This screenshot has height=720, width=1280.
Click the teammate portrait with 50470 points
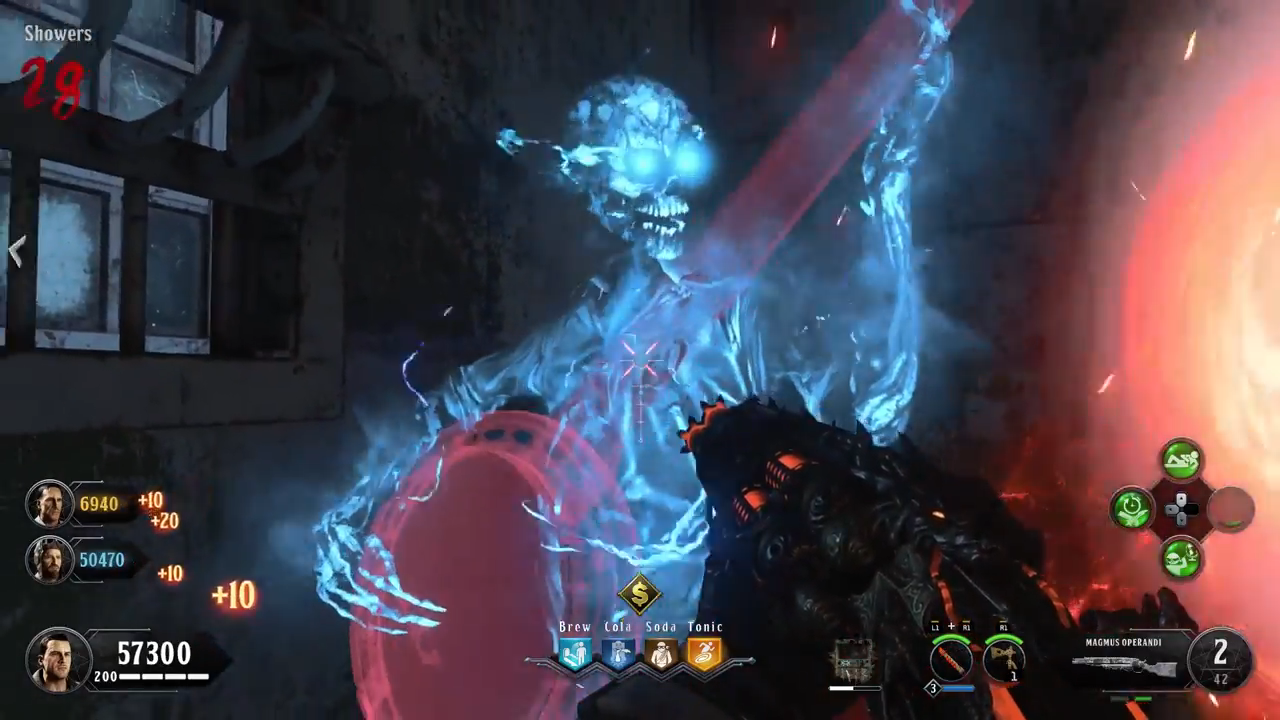(48, 560)
